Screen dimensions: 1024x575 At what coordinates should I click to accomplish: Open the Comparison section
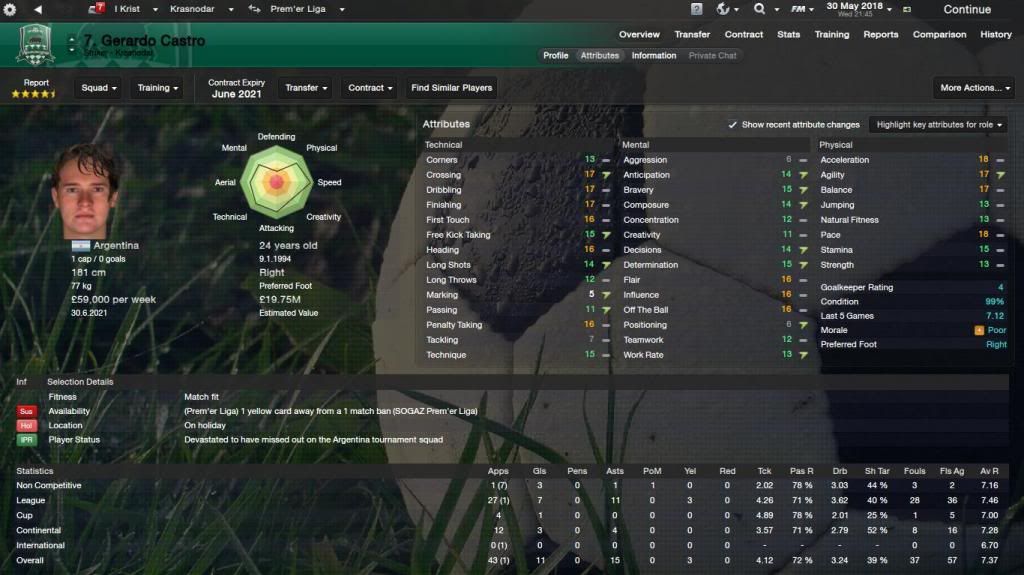938,34
